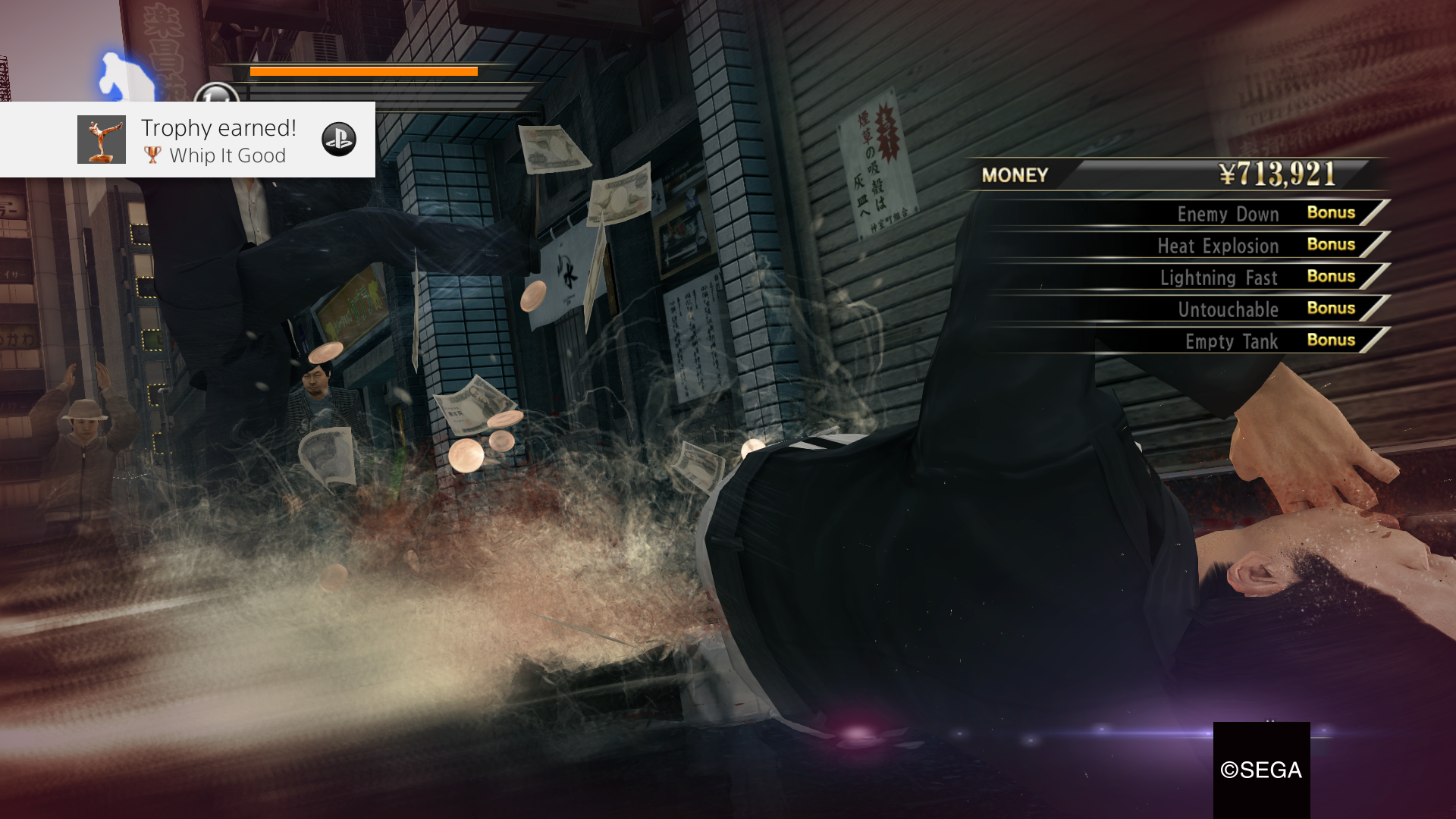This screenshot has width=1456, height=819.
Task: Collapse the MONEY display panel
Action: point(1160,176)
